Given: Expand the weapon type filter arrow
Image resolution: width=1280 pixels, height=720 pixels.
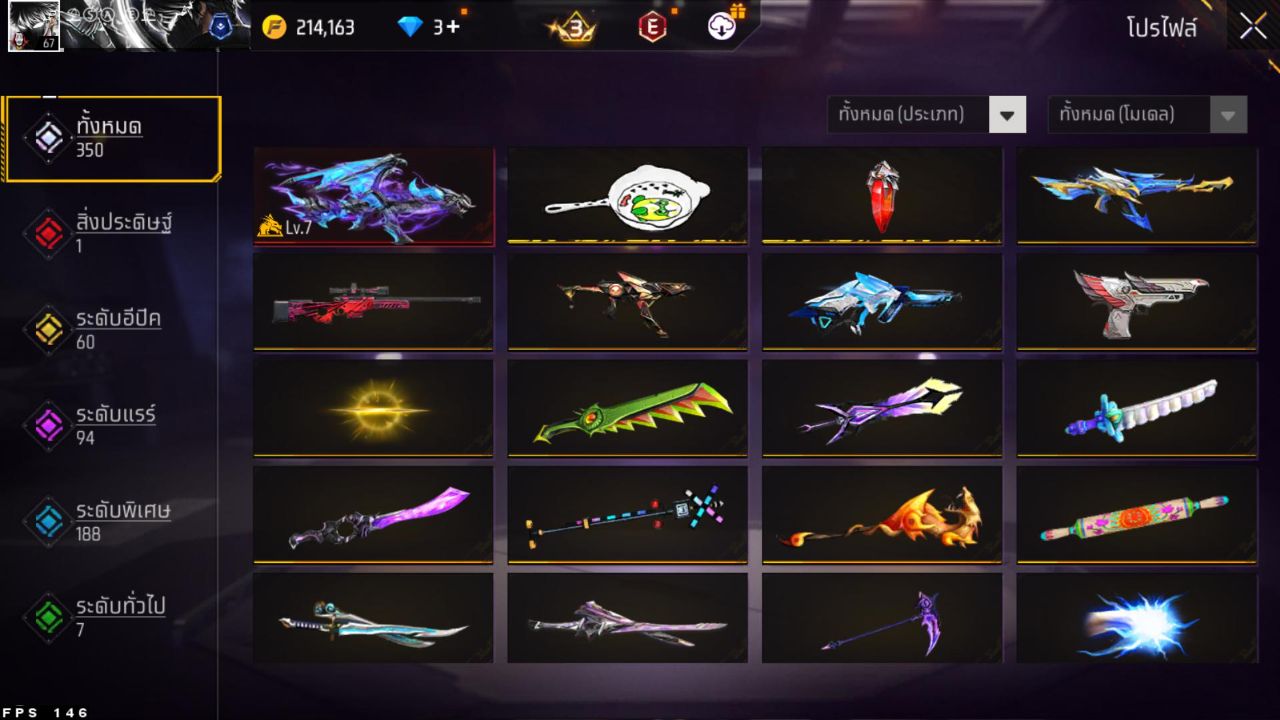Looking at the screenshot, I should coord(1009,114).
